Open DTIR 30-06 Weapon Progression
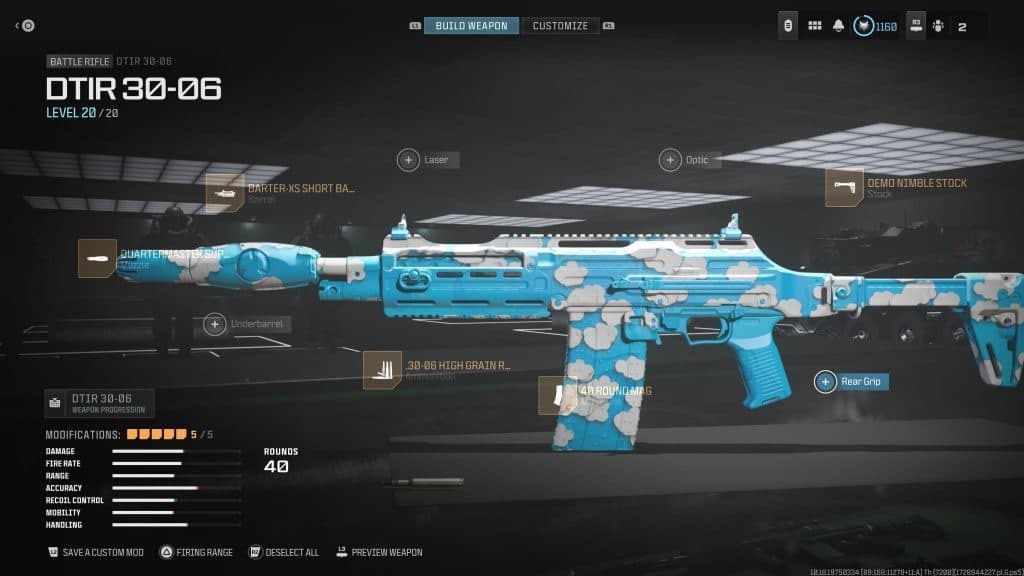1024x576 pixels. (100, 403)
